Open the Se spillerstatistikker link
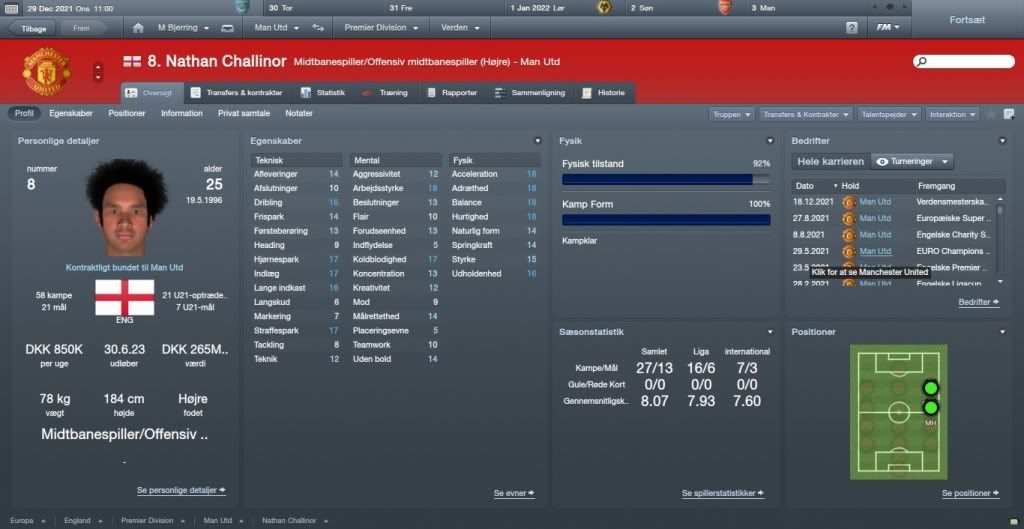Viewport: 1024px width, 529px height. tap(723, 493)
